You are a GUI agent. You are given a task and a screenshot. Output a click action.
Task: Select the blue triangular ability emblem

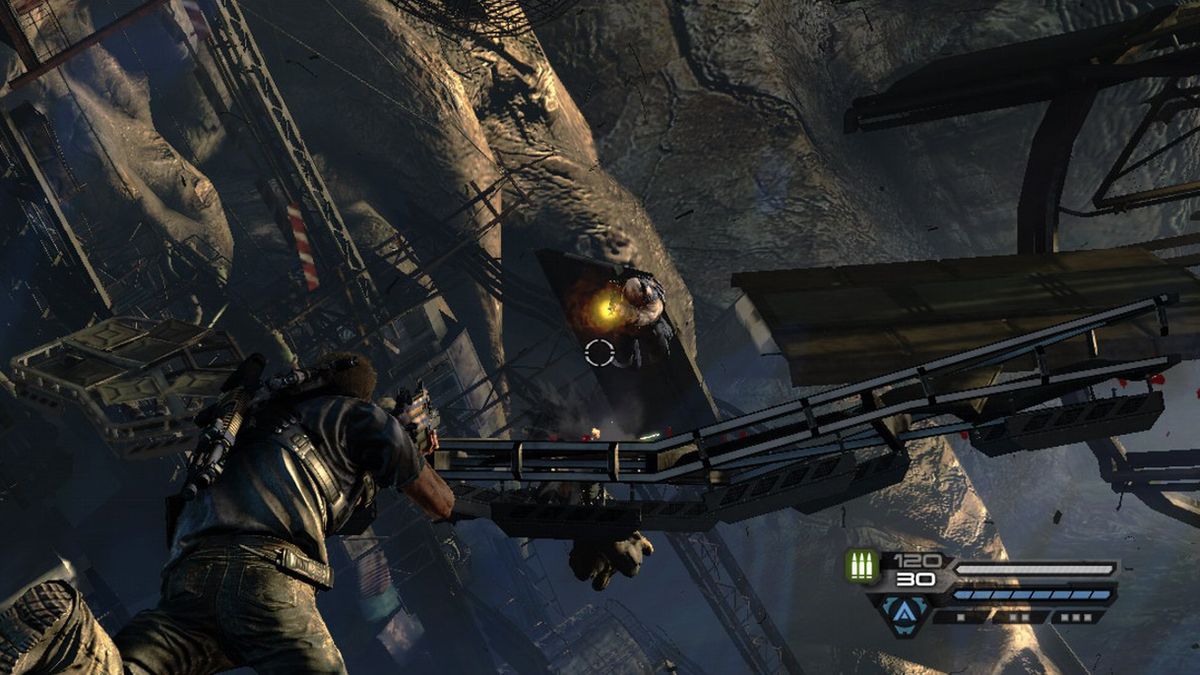903,608
